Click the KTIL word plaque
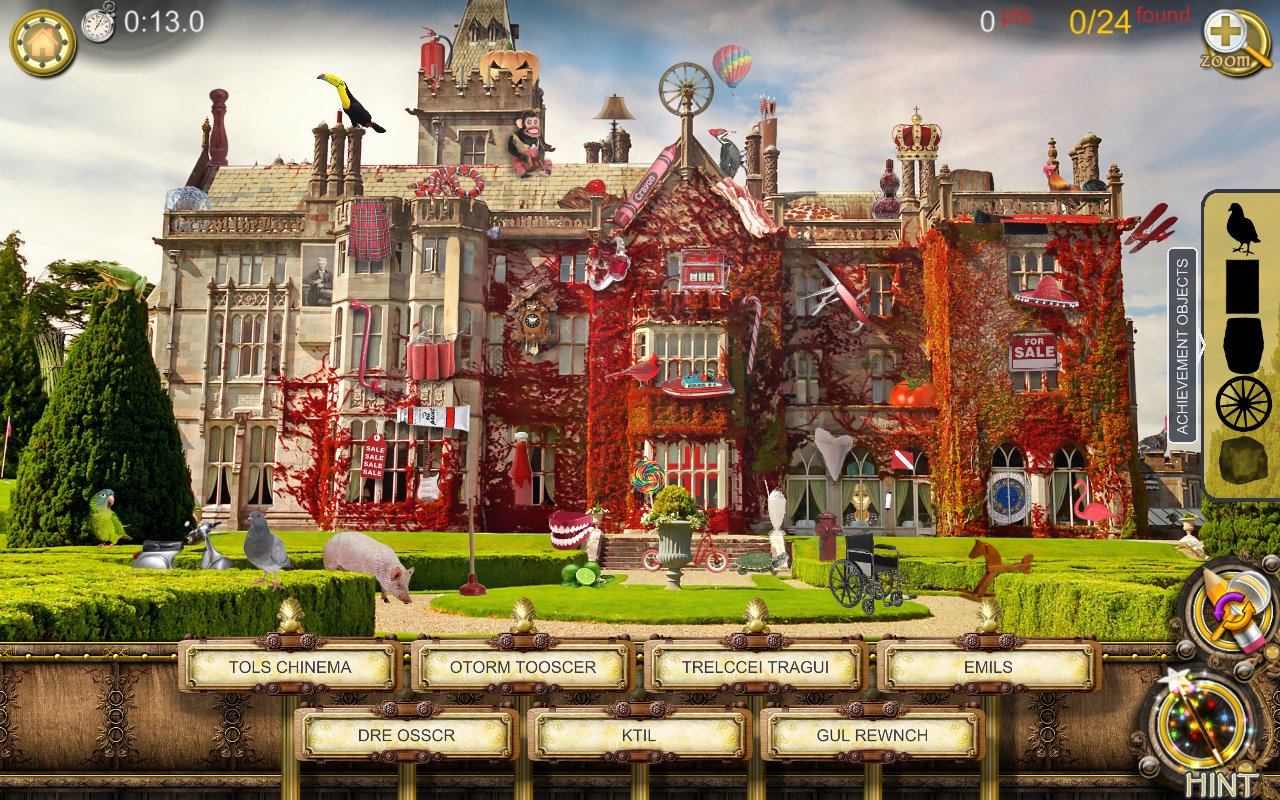 point(640,733)
